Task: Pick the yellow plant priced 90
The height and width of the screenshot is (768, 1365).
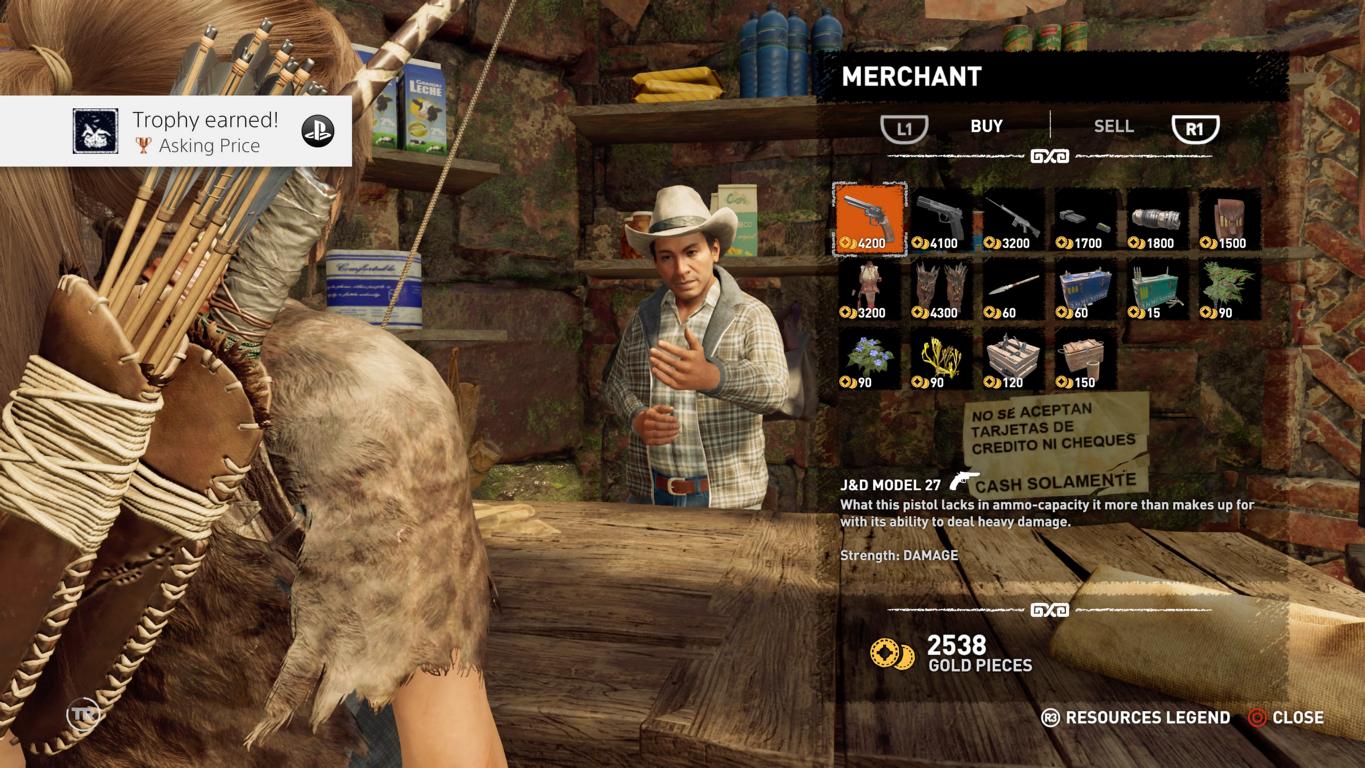Action: [942, 359]
